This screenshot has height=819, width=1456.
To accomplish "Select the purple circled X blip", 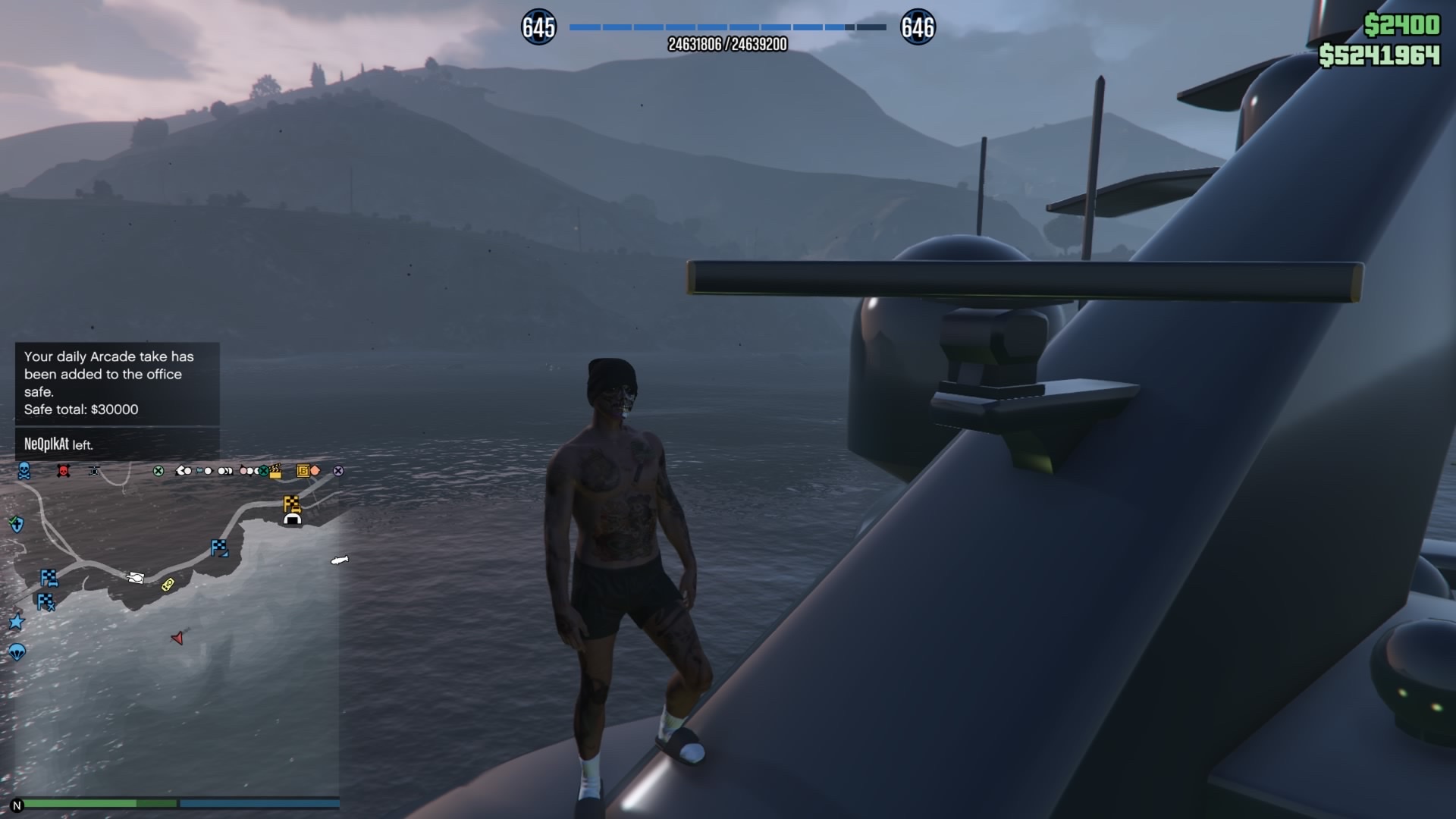I will tap(338, 471).
